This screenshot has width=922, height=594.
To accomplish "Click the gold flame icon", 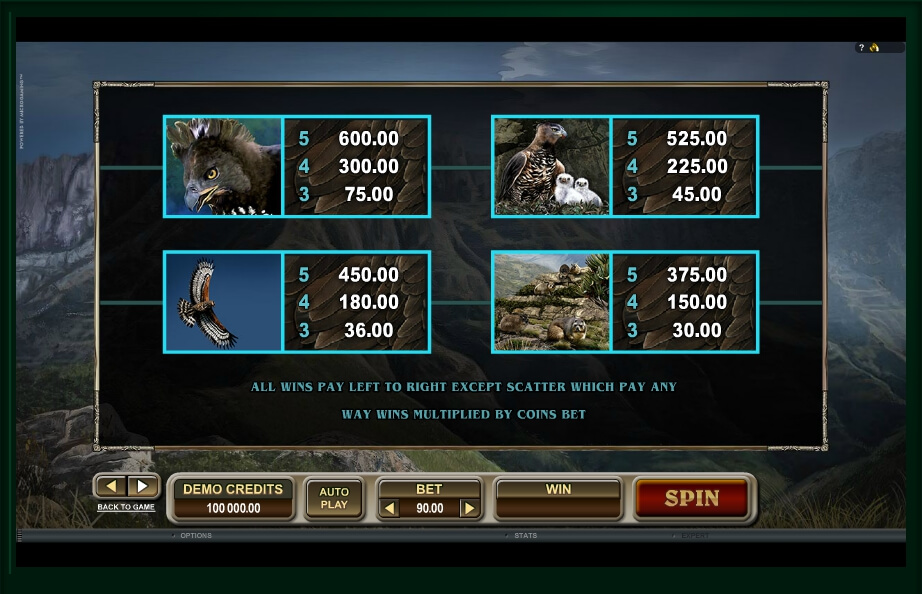I will point(873,47).
